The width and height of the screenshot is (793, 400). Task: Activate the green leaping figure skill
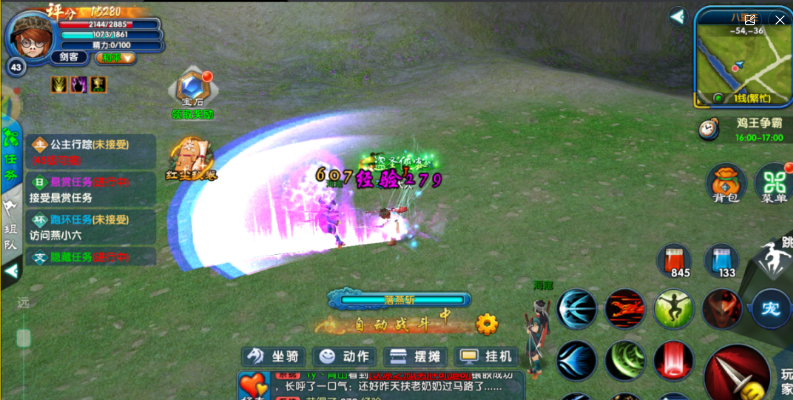tap(674, 308)
